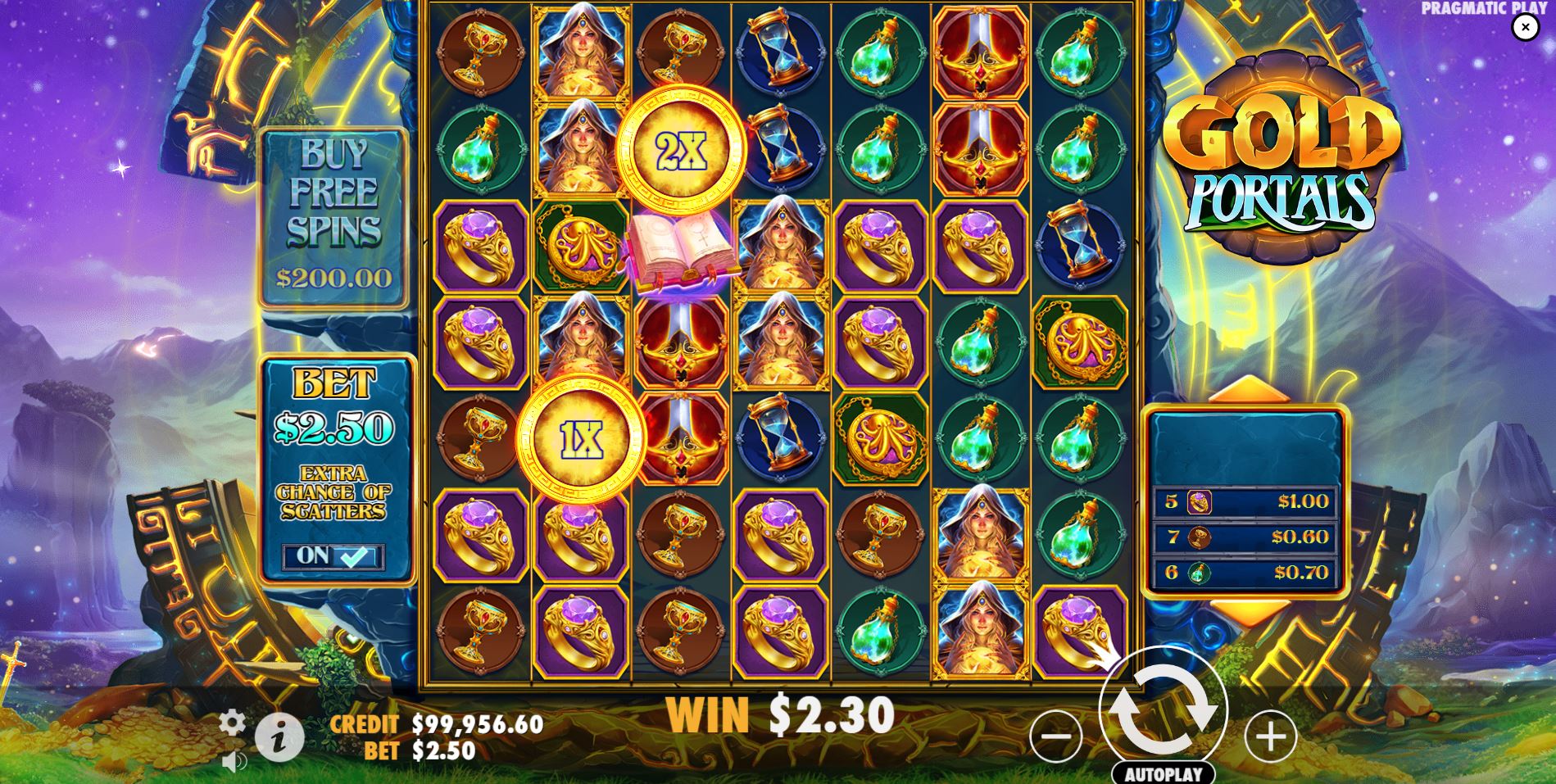The height and width of the screenshot is (784, 1556).
Task: Decrease bet with minus button
Action: pos(1057,736)
